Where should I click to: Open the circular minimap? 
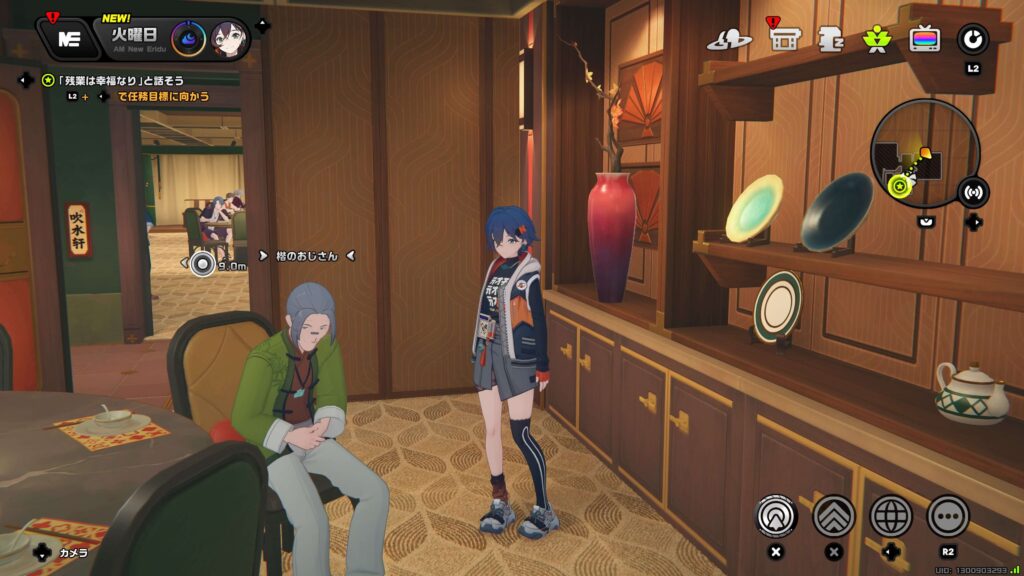click(x=924, y=152)
